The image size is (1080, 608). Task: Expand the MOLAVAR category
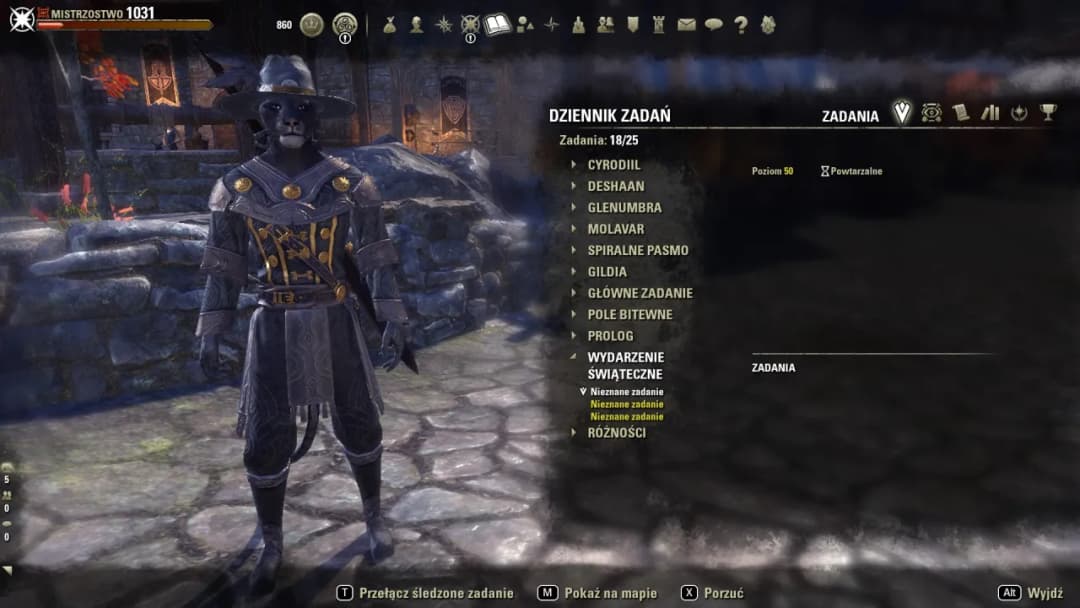tap(615, 229)
